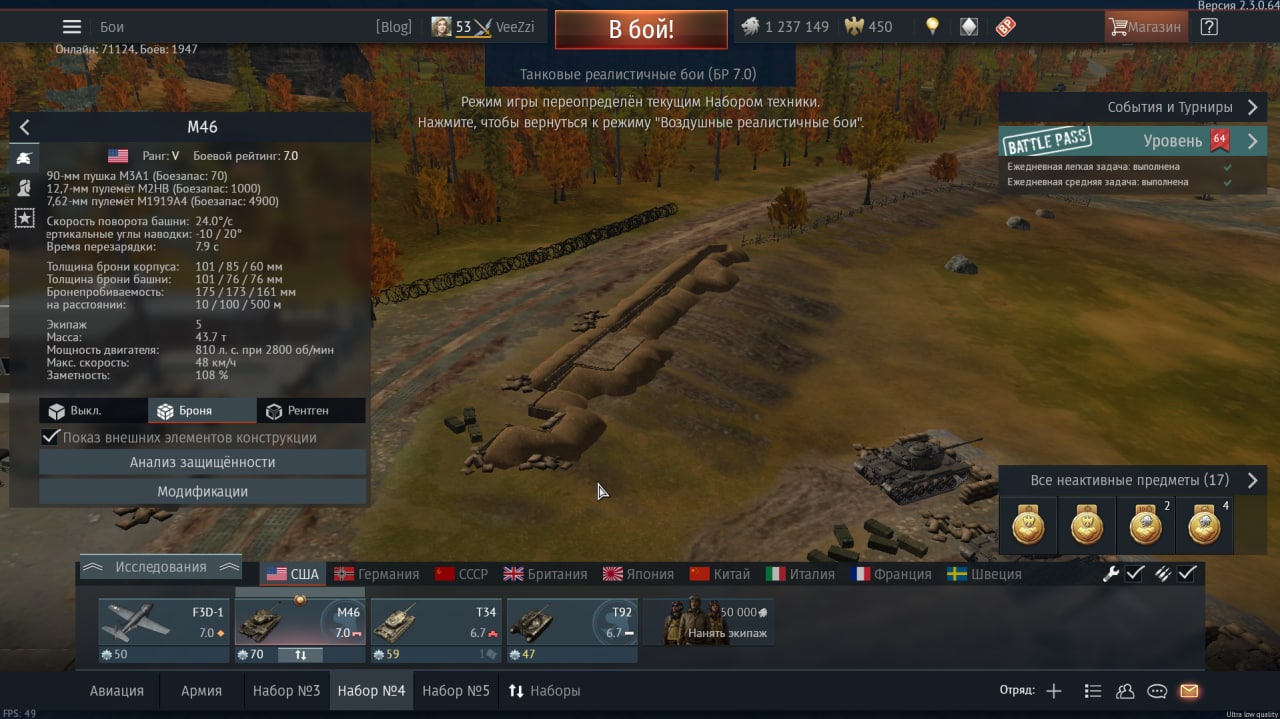Open Анализ защищённости
The image size is (1280, 719).
[202, 462]
